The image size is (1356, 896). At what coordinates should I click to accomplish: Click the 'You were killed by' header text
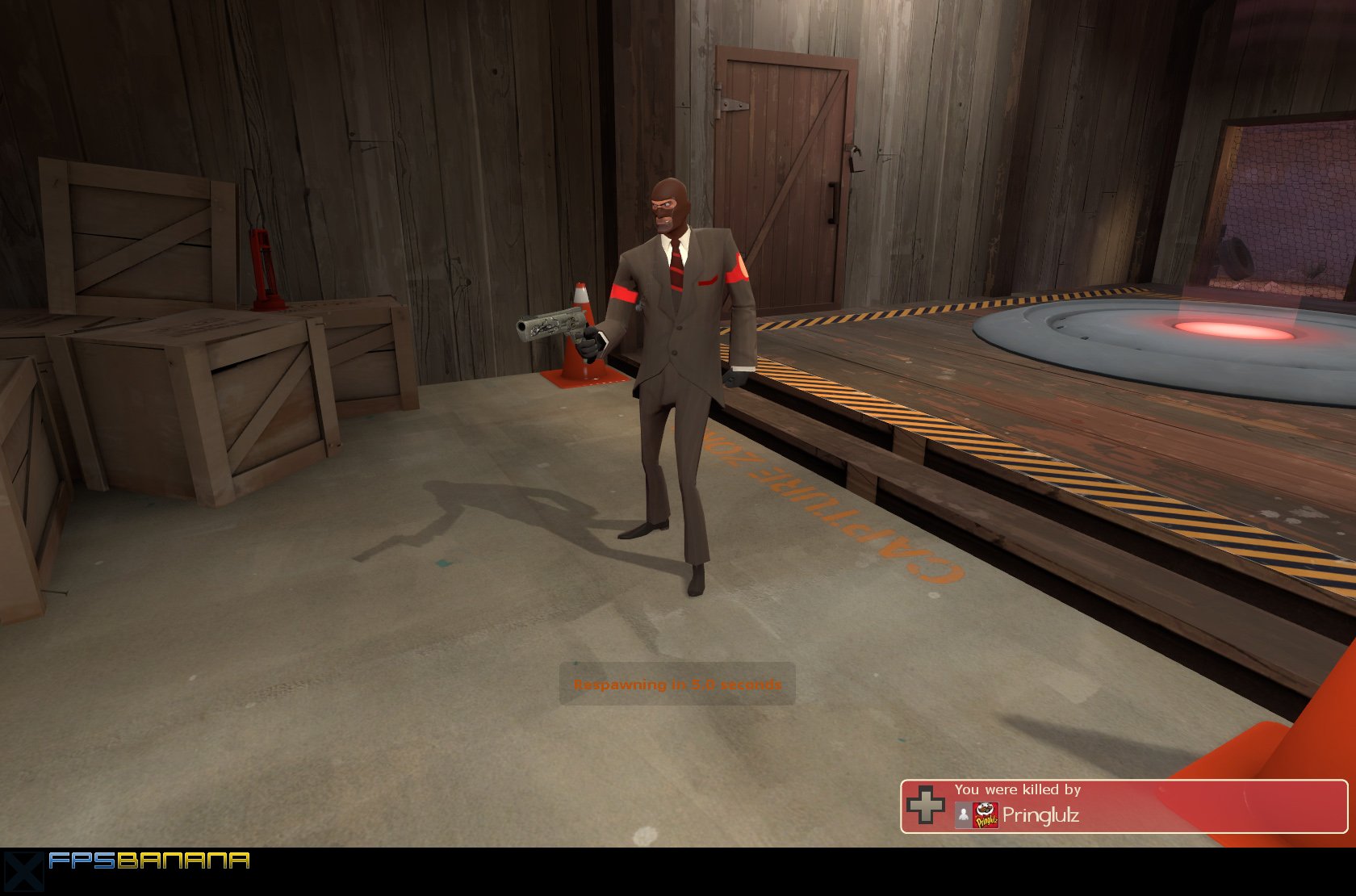point(1019,789)
